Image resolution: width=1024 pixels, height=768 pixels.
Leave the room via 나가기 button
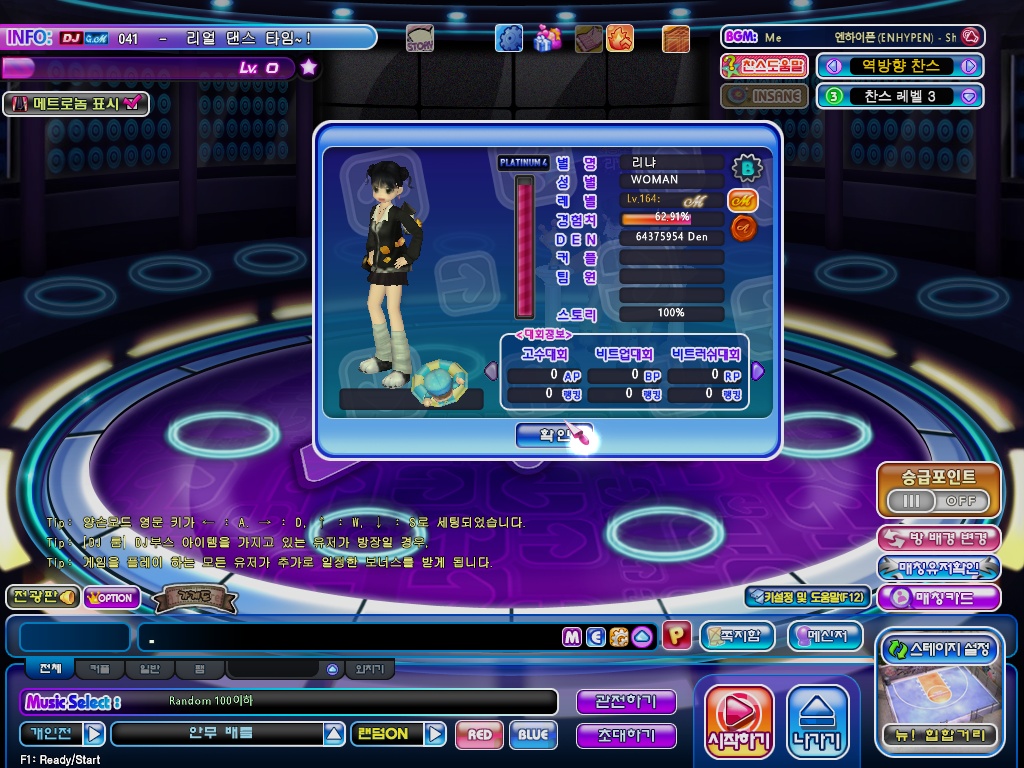[817, 721]
